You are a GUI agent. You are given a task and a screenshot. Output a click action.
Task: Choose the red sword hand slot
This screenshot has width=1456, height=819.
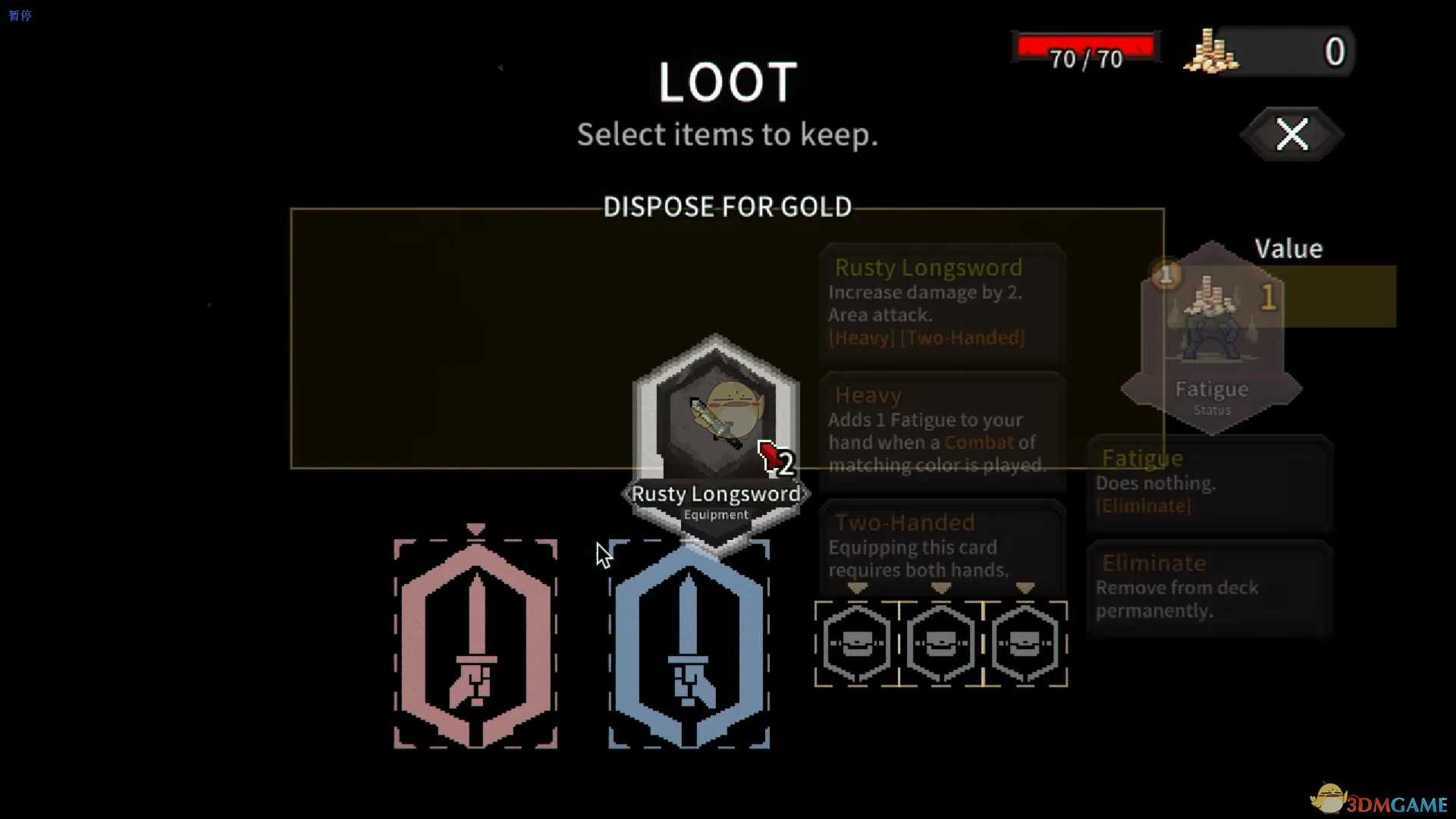click(475, 645)
